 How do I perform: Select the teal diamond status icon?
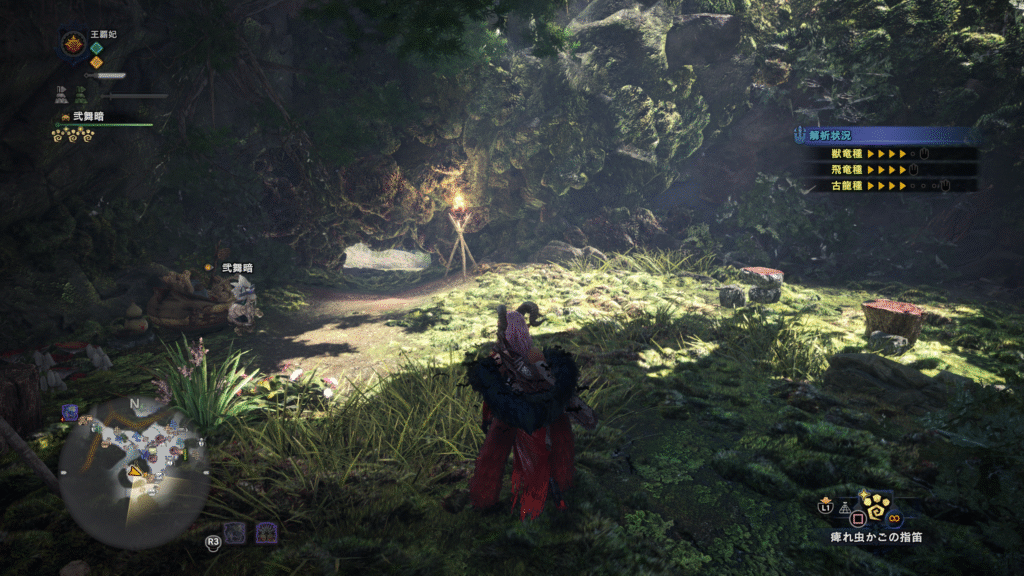click(97, 48)
